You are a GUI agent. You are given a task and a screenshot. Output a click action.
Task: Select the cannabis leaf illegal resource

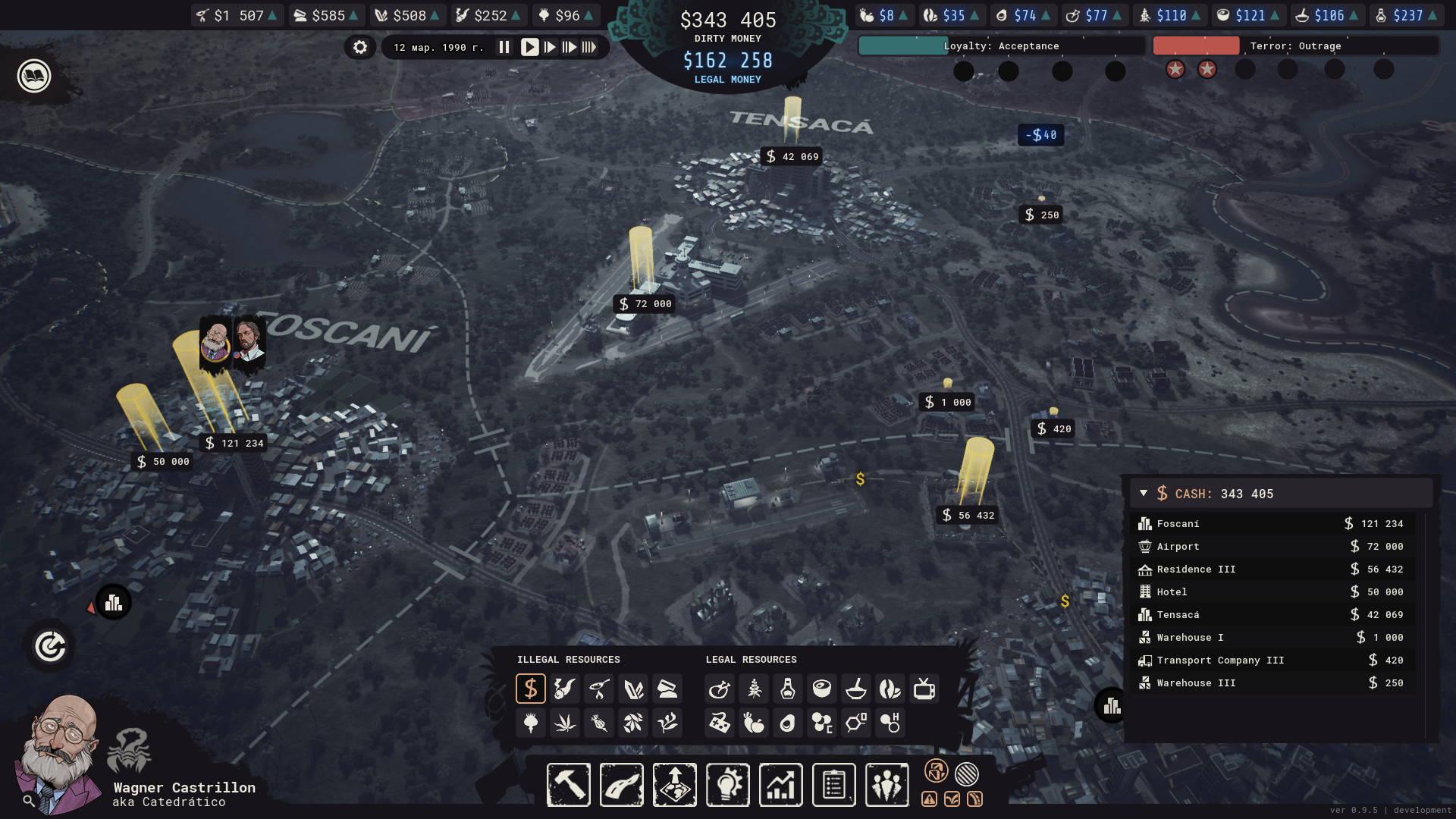565,723
